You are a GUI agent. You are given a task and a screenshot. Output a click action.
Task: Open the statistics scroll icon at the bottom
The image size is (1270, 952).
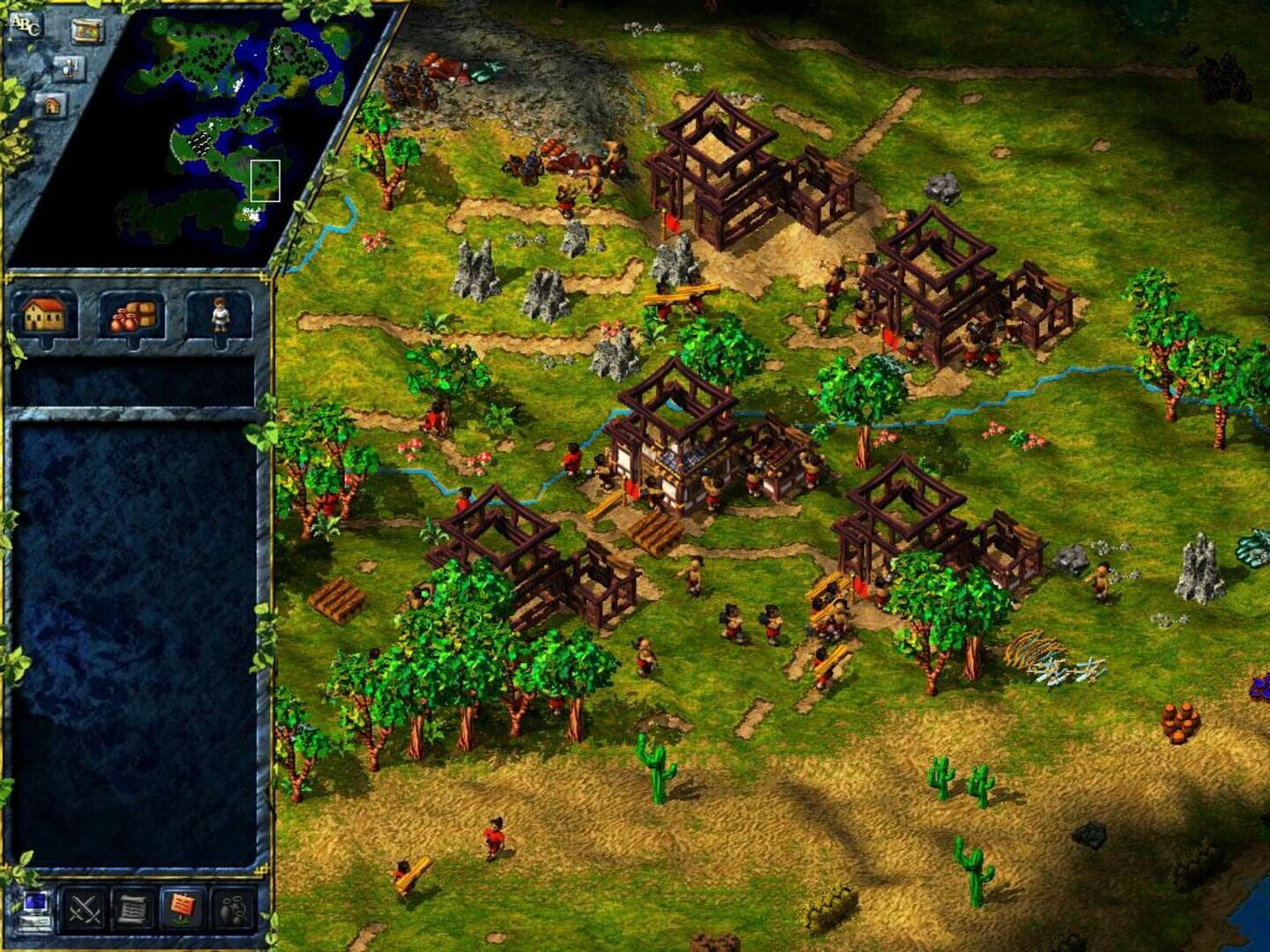coord(132,908)
